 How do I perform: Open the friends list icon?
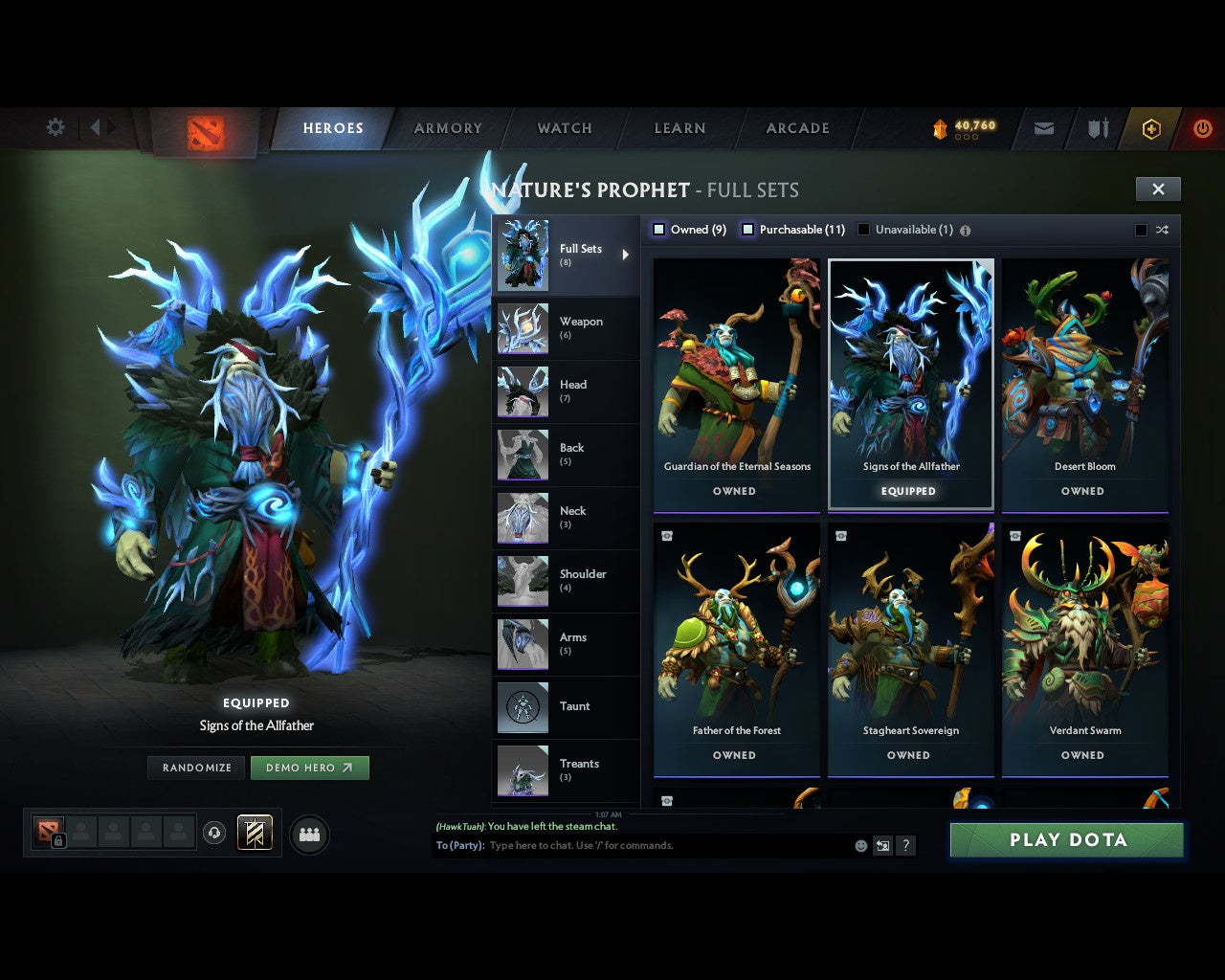[308, 832]
